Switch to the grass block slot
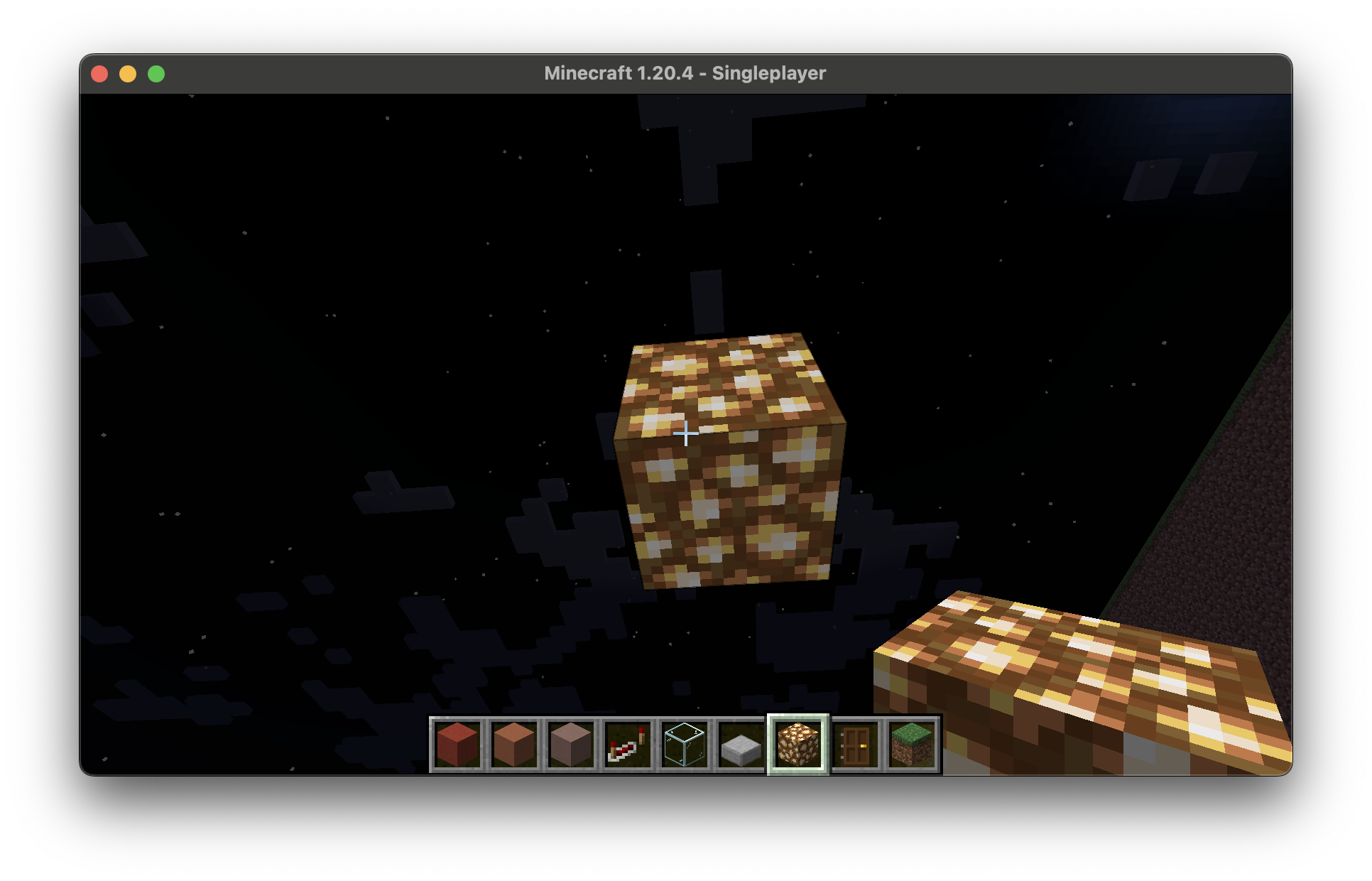Viewport: 1372px width, 881px height. pos(912,745)
